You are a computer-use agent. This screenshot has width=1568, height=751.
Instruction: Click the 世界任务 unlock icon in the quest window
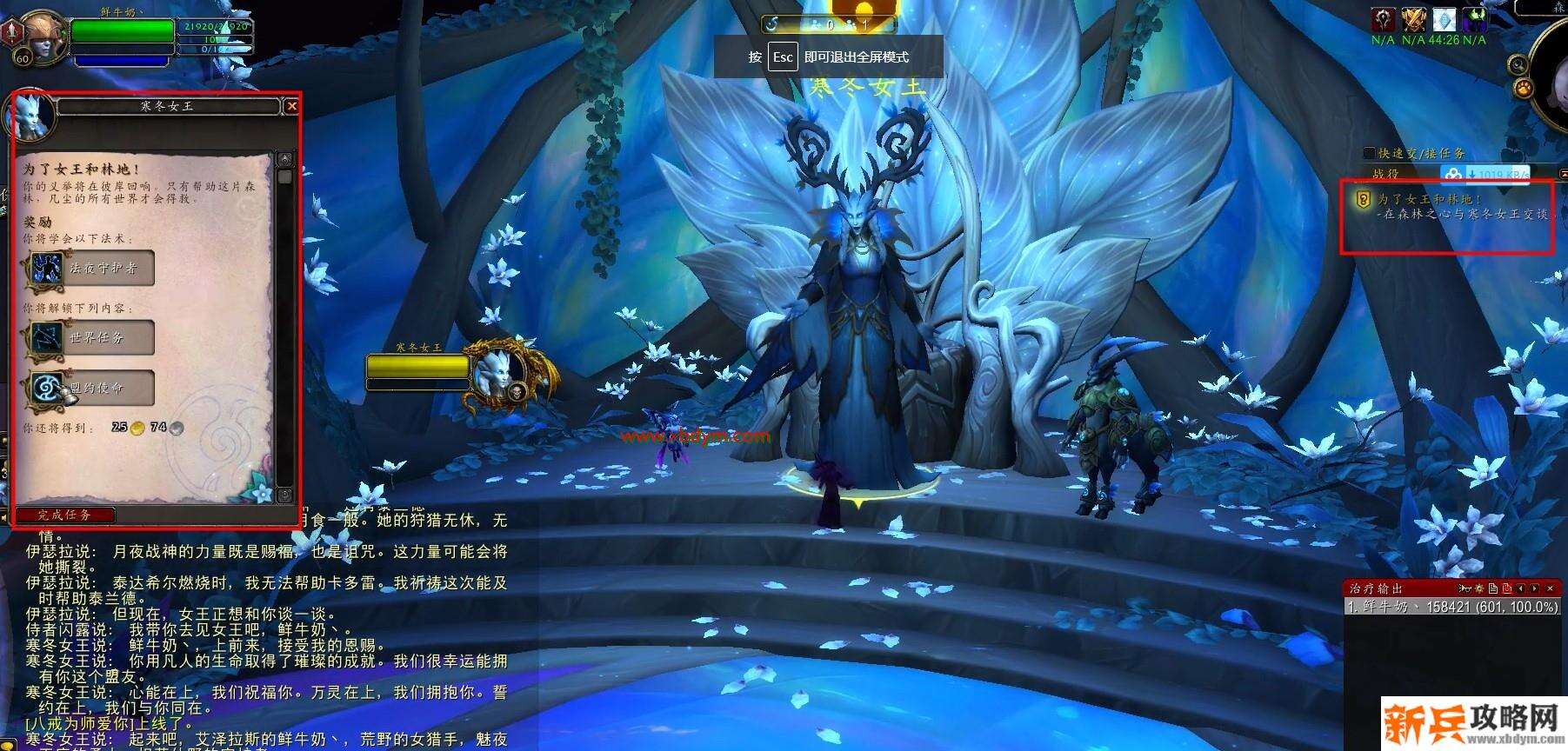pos(48,338)
